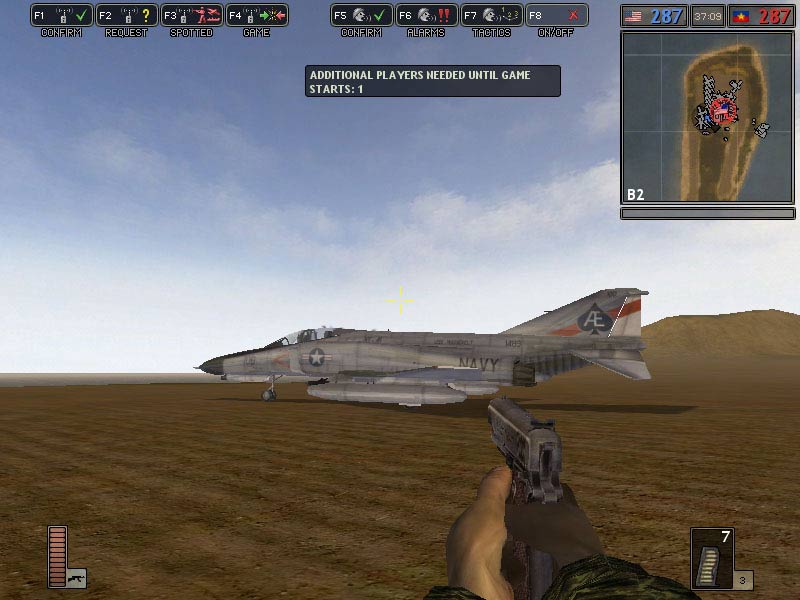
Task: Select the F1 Confirm radio command
Action: (x=62, y=16)
